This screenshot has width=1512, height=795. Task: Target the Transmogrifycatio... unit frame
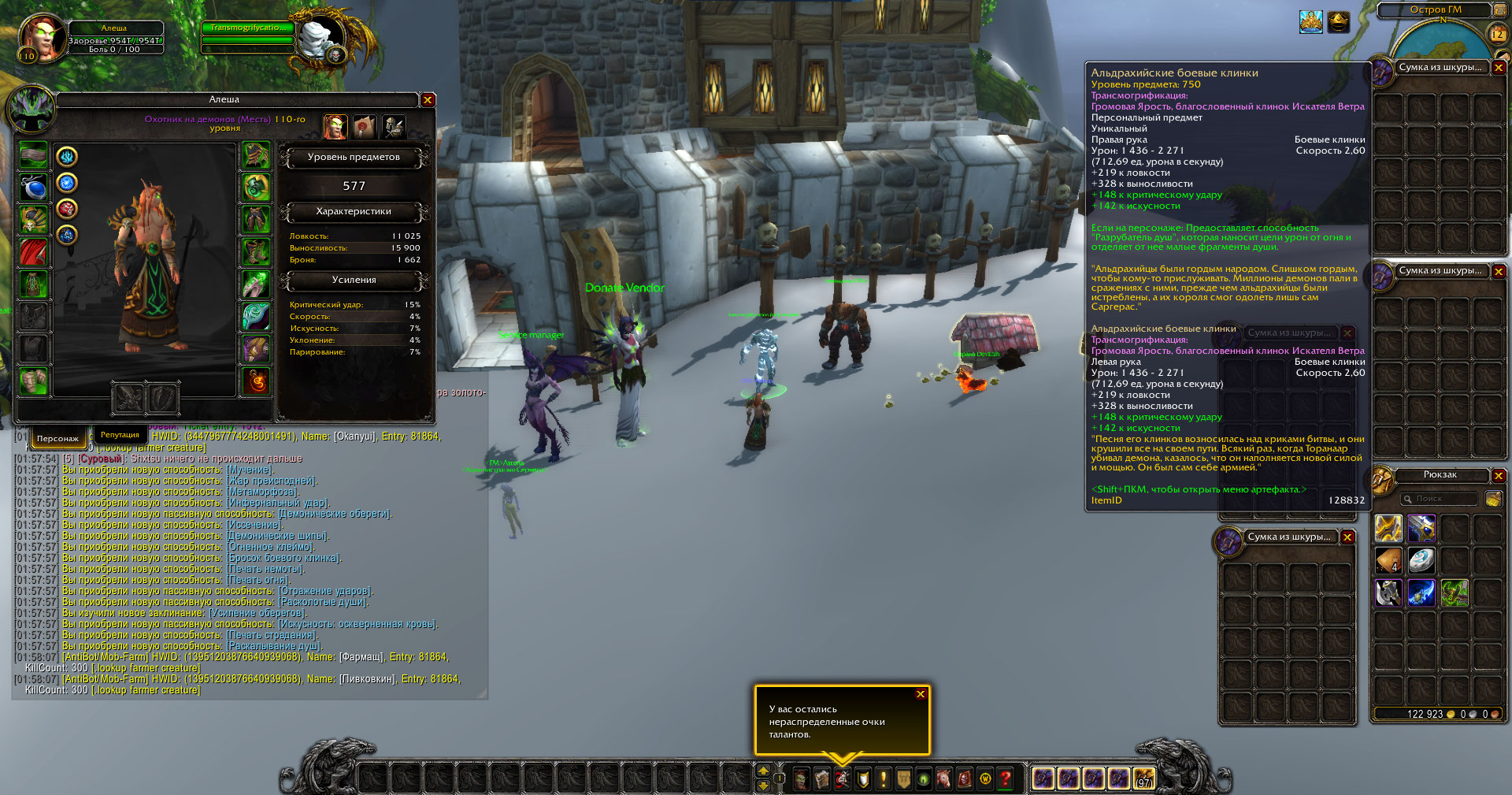[x=248, y=28]
